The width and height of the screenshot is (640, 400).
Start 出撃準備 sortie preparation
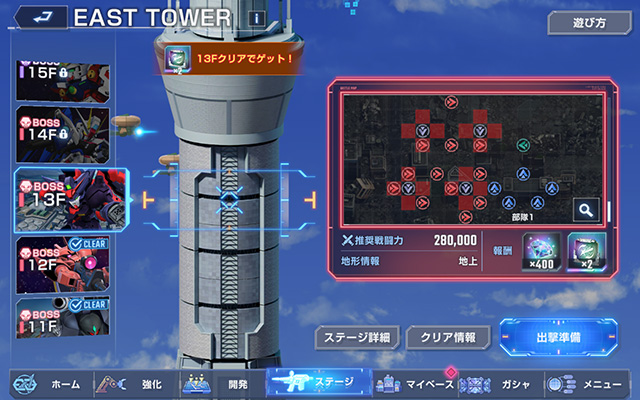pyautogui.click(x=558, y=337)
